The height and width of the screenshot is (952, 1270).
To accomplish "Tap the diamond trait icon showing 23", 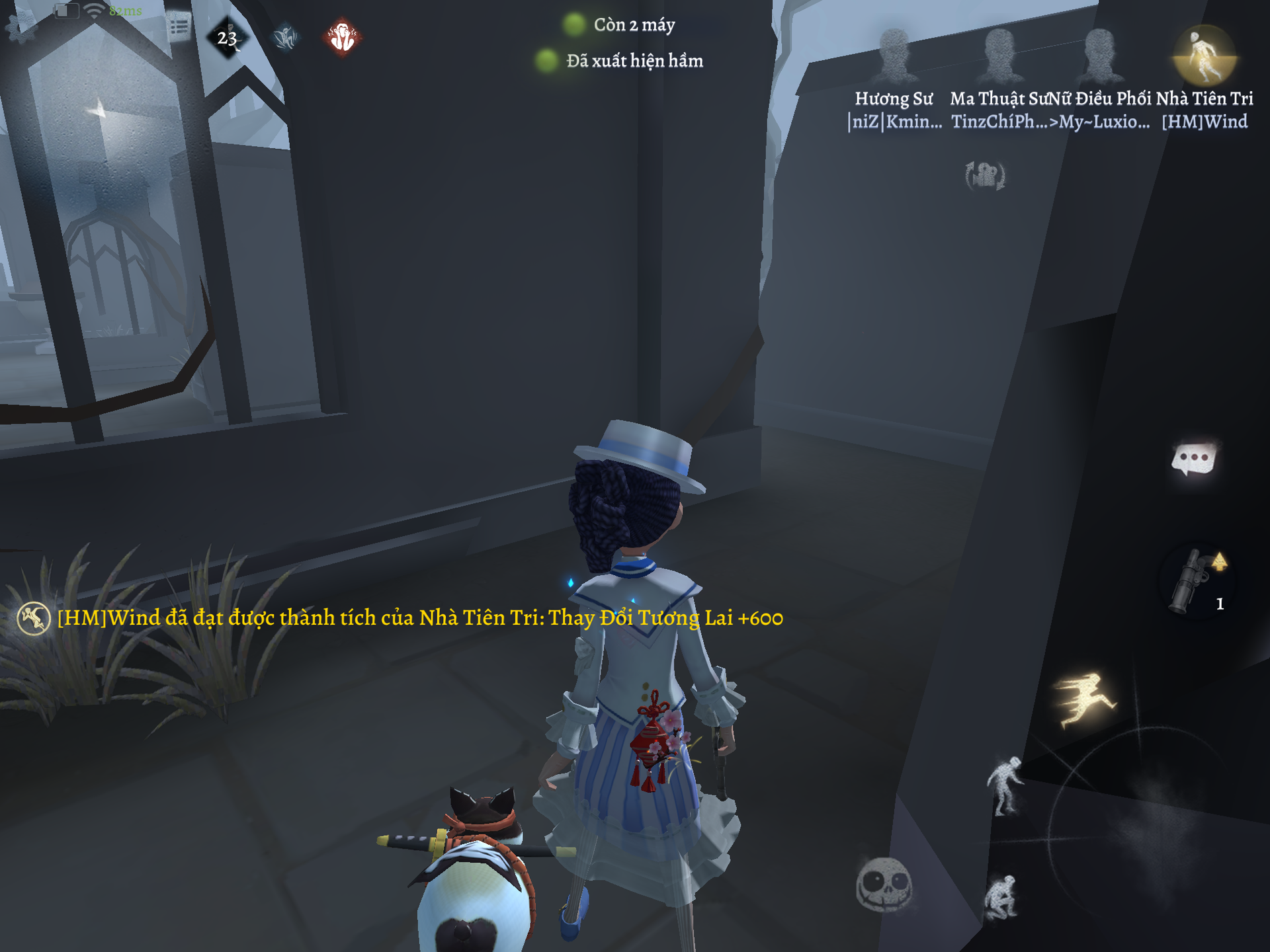I will [x=227, y=38].
